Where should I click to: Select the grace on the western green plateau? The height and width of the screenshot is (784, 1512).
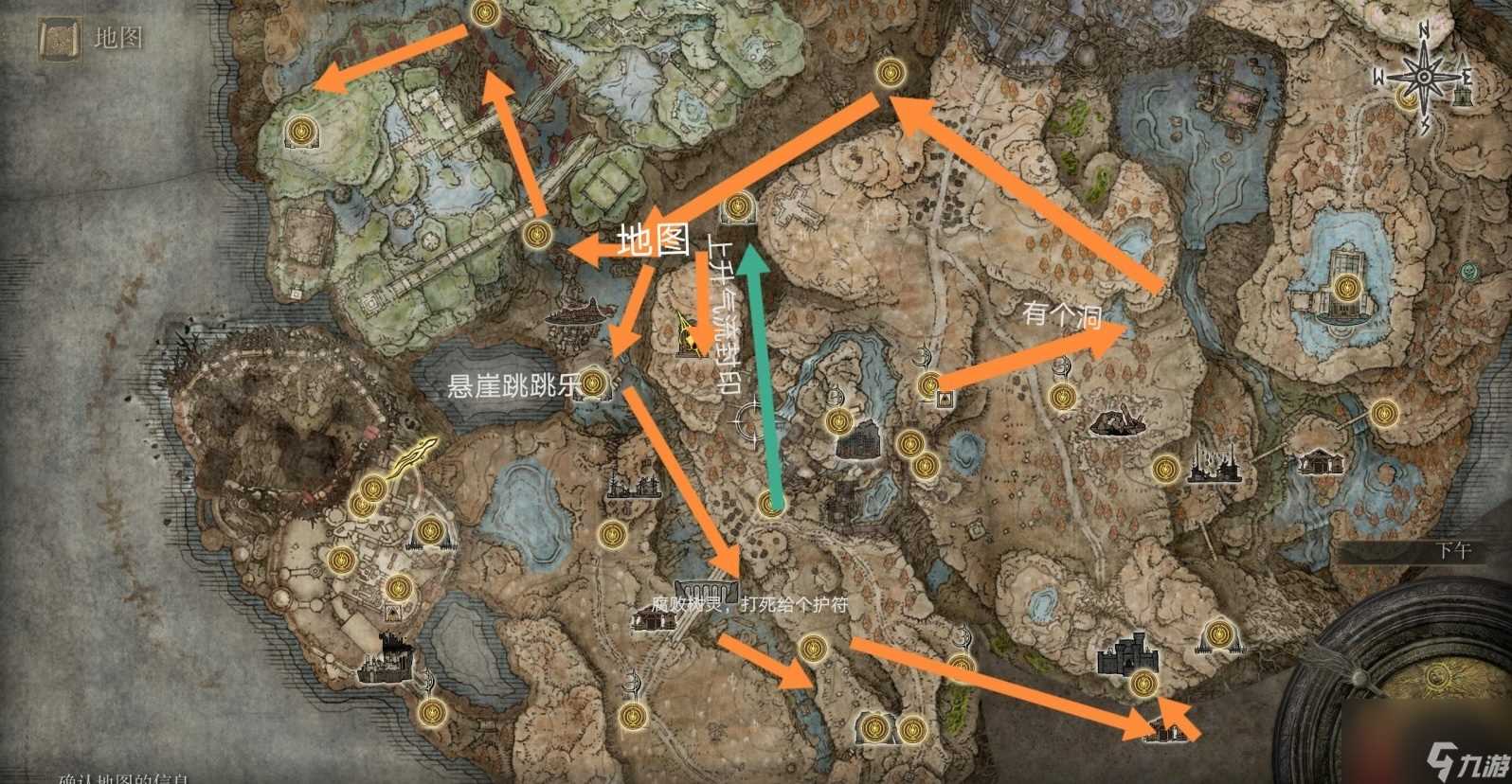(x=301, y=129)
